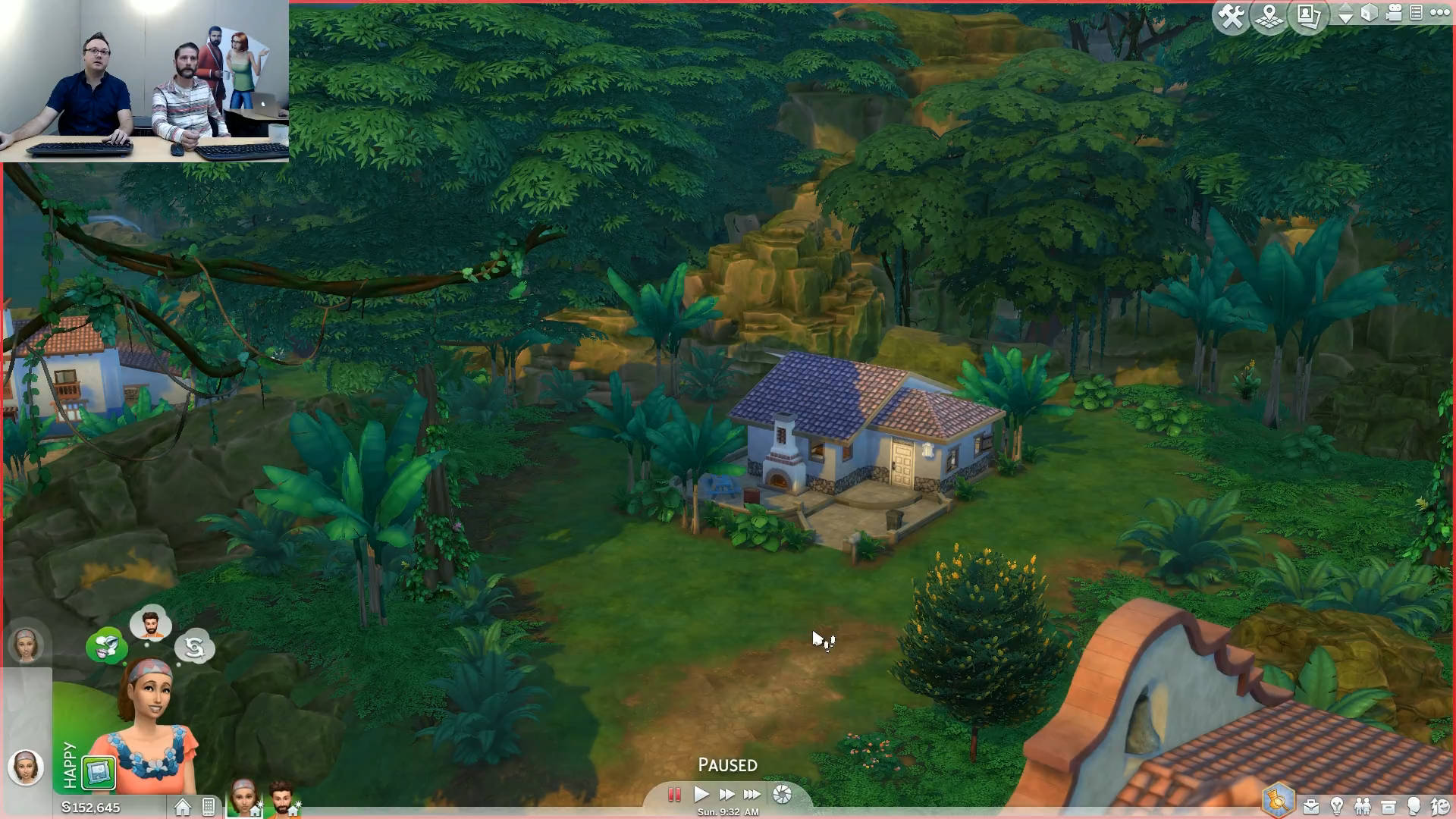Open the golden aspiration hexagon icon

(1278, 801)
